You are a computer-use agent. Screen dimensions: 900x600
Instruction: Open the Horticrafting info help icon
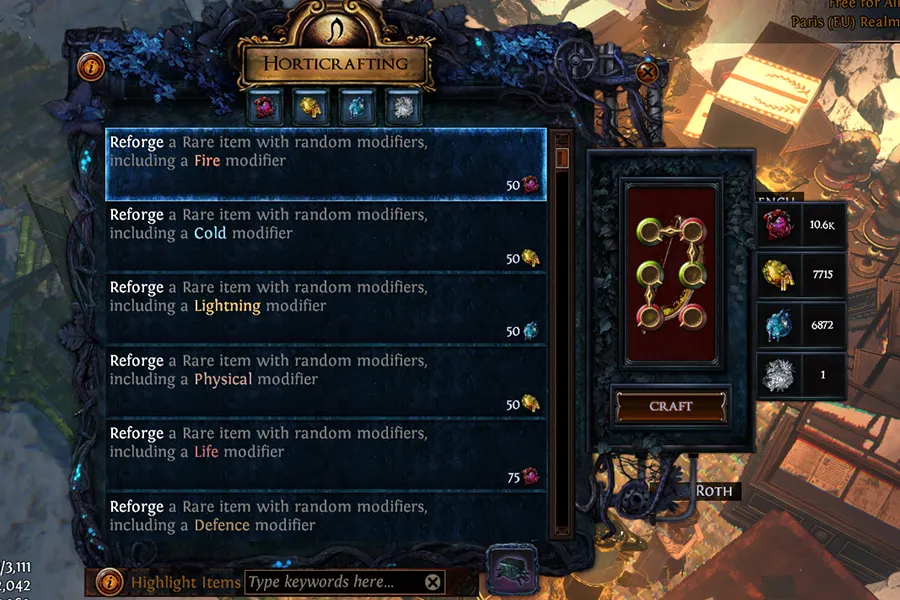[92, 67]
